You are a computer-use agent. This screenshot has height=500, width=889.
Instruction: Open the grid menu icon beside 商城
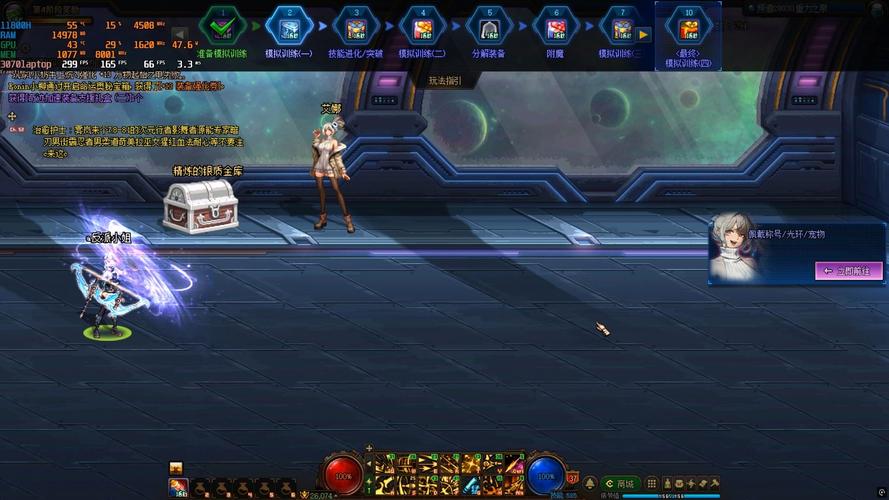(x=652, y=484)
